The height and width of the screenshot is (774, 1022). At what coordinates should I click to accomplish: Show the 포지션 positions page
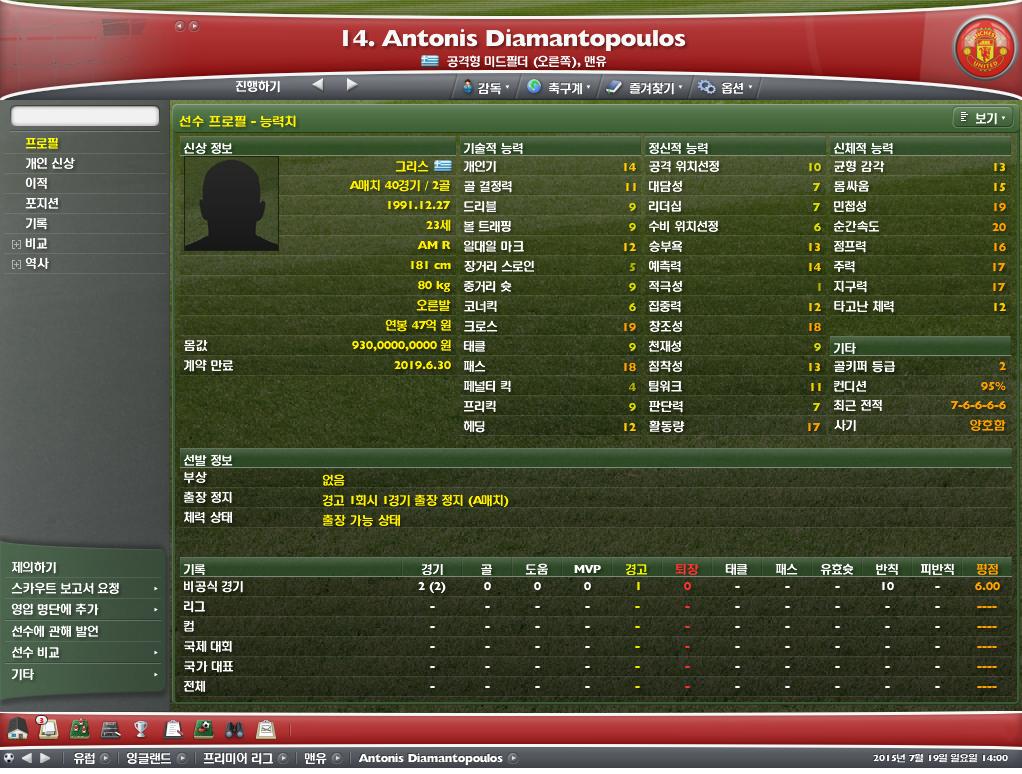click(x=42, y=203)
